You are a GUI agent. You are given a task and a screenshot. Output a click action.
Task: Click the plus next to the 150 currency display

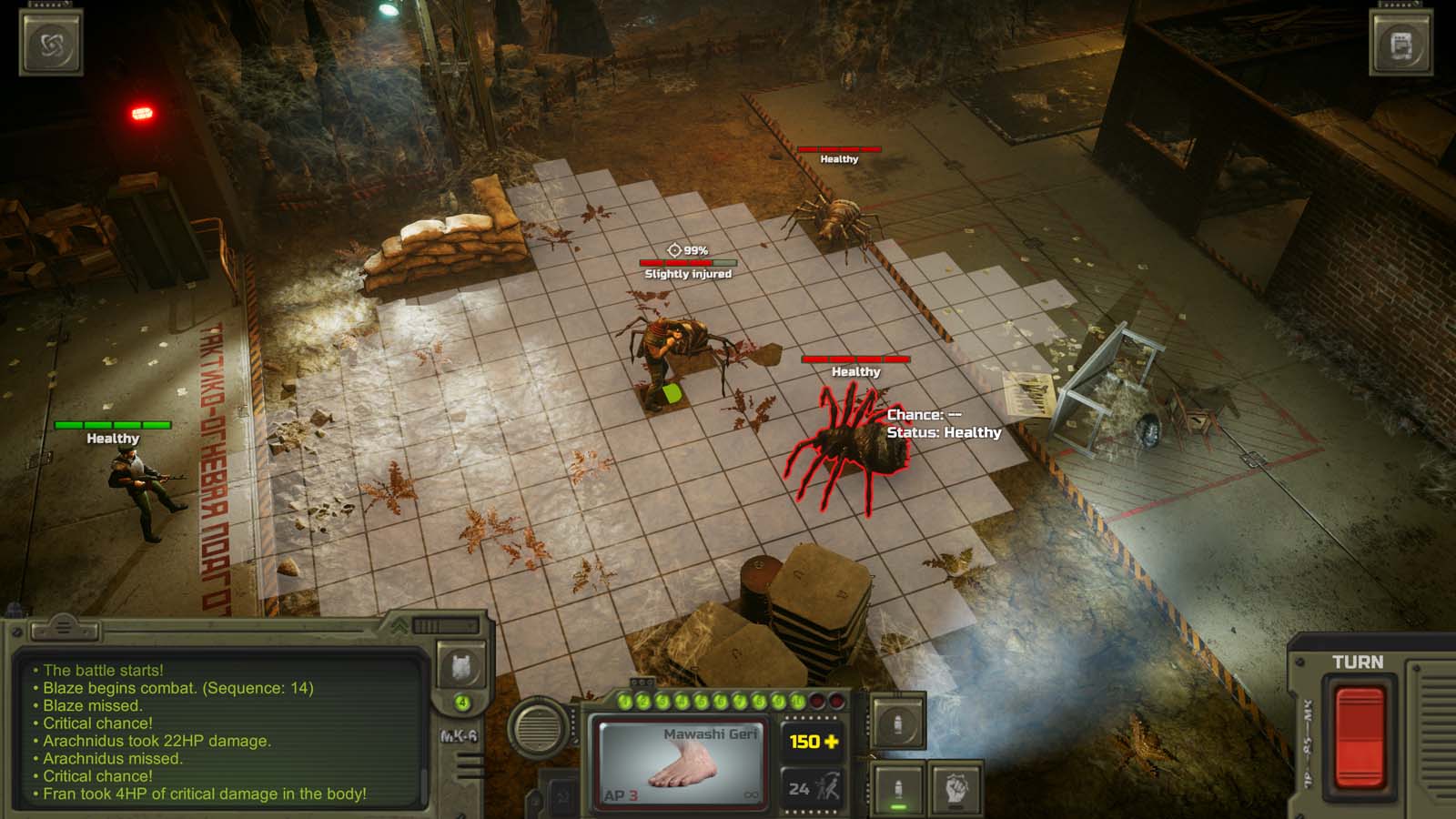tap(832, 742)
